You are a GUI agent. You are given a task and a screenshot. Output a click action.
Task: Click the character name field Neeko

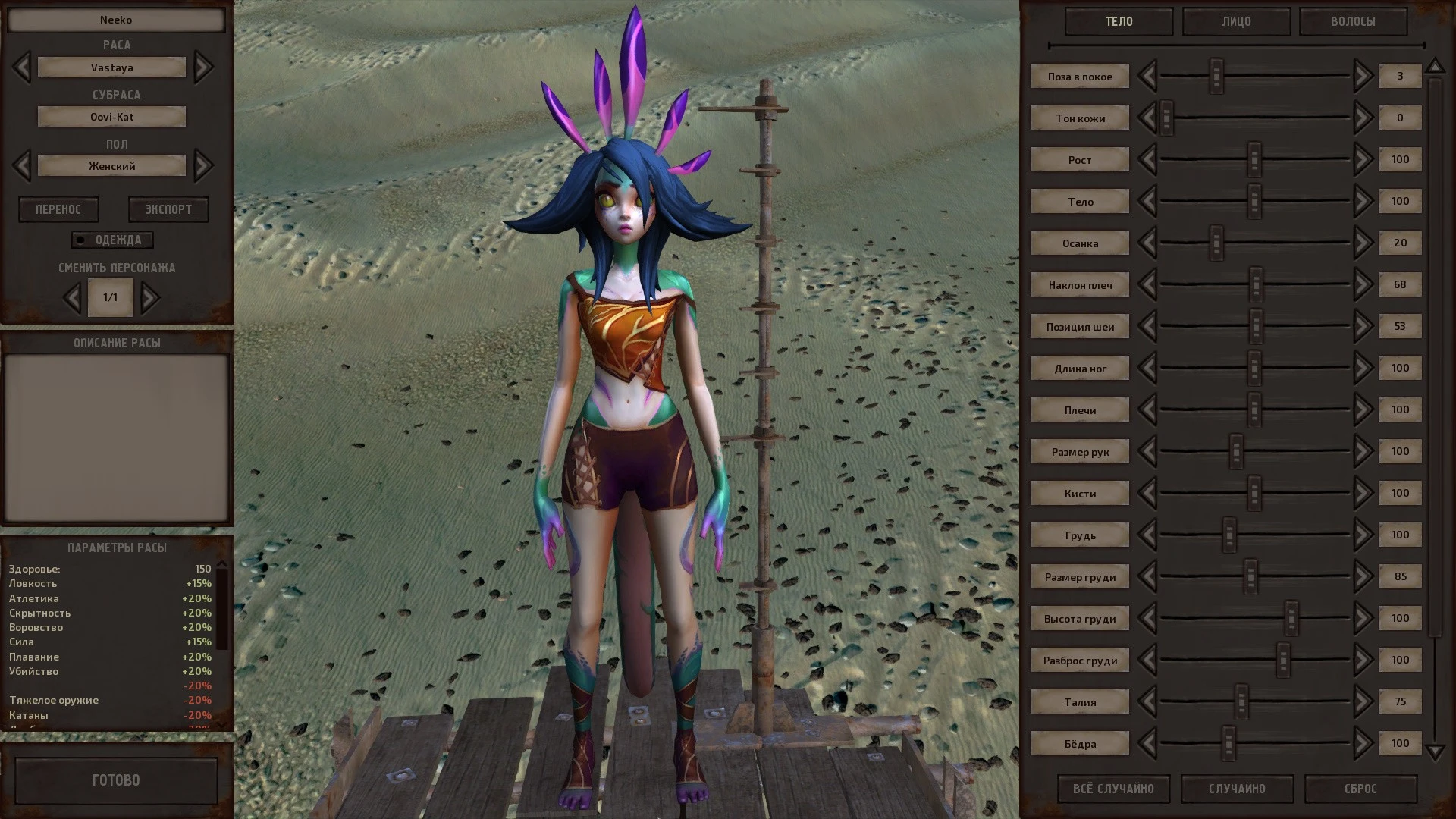(115, 20)
